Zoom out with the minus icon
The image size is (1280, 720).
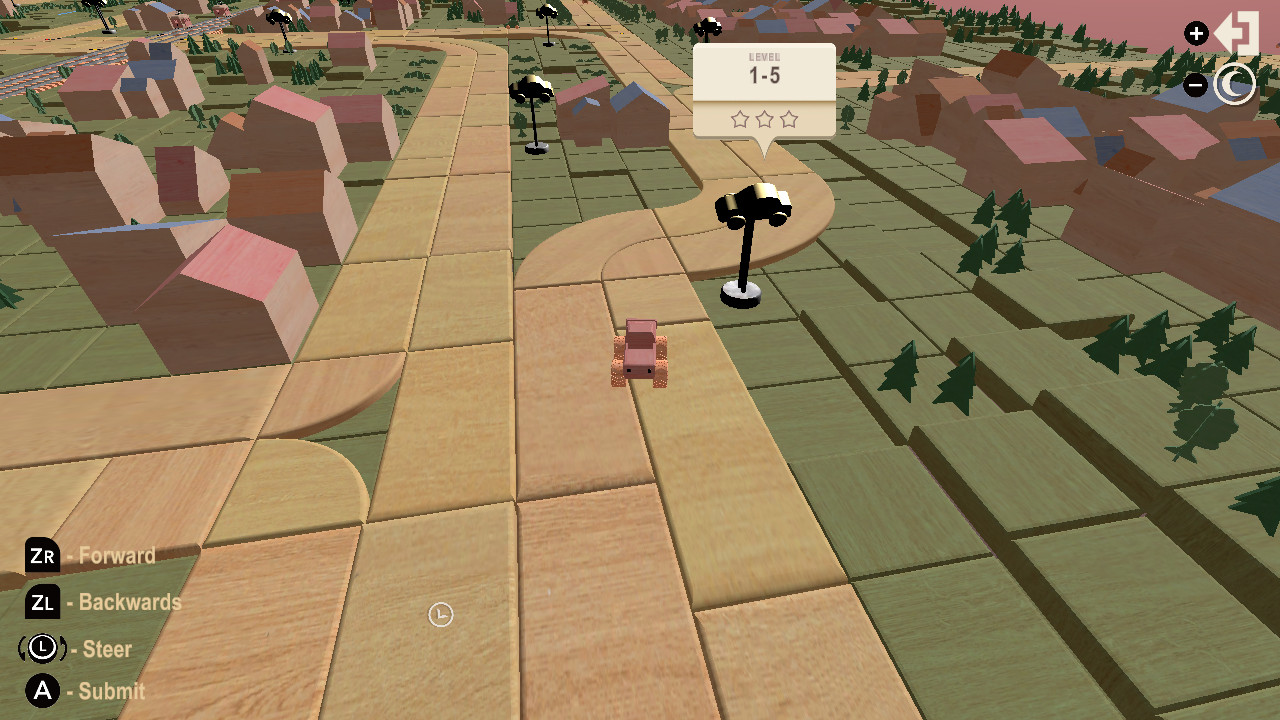1196,84
